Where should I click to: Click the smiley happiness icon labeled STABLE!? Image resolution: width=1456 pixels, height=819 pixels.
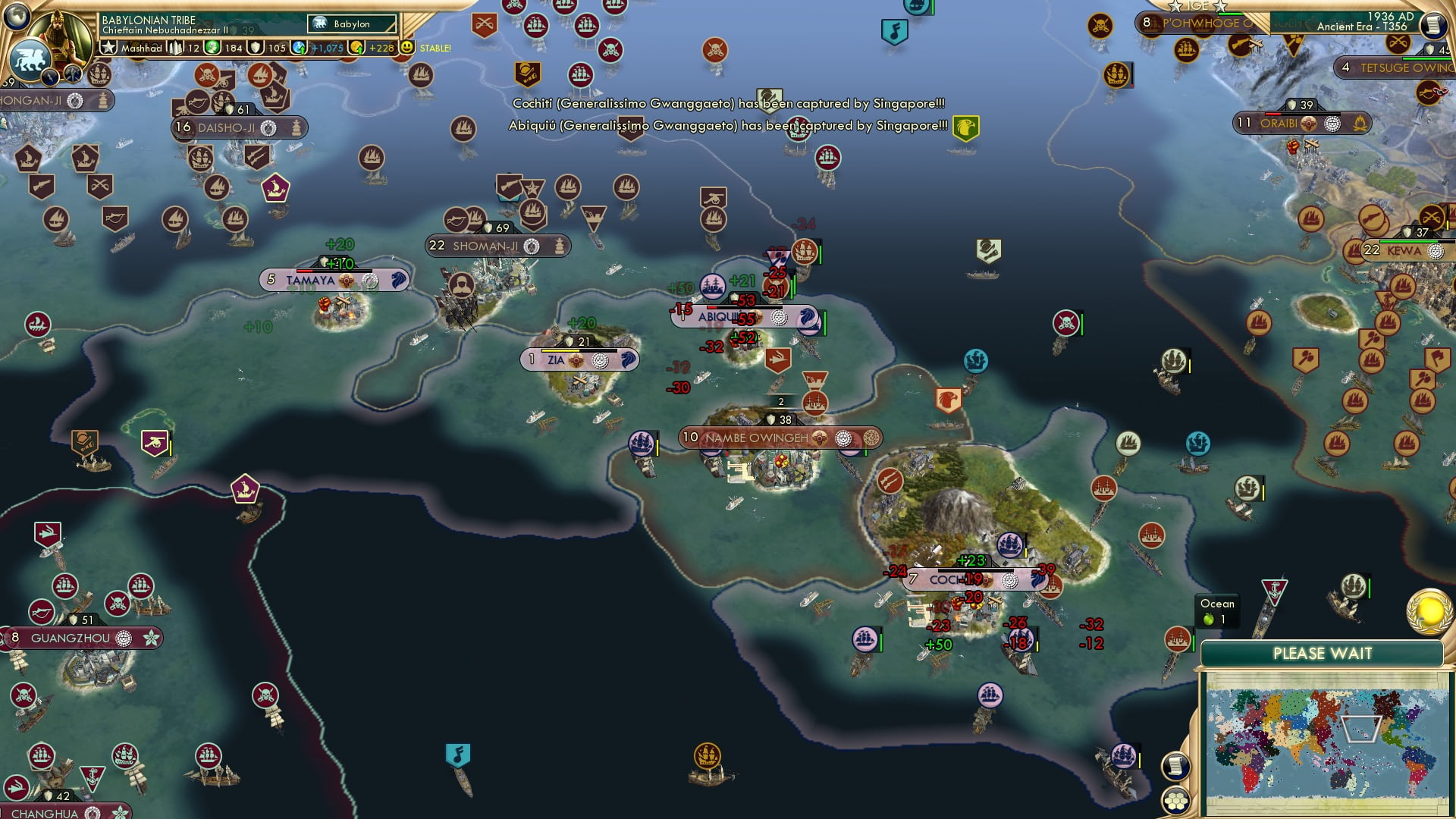tap(408, 47)
